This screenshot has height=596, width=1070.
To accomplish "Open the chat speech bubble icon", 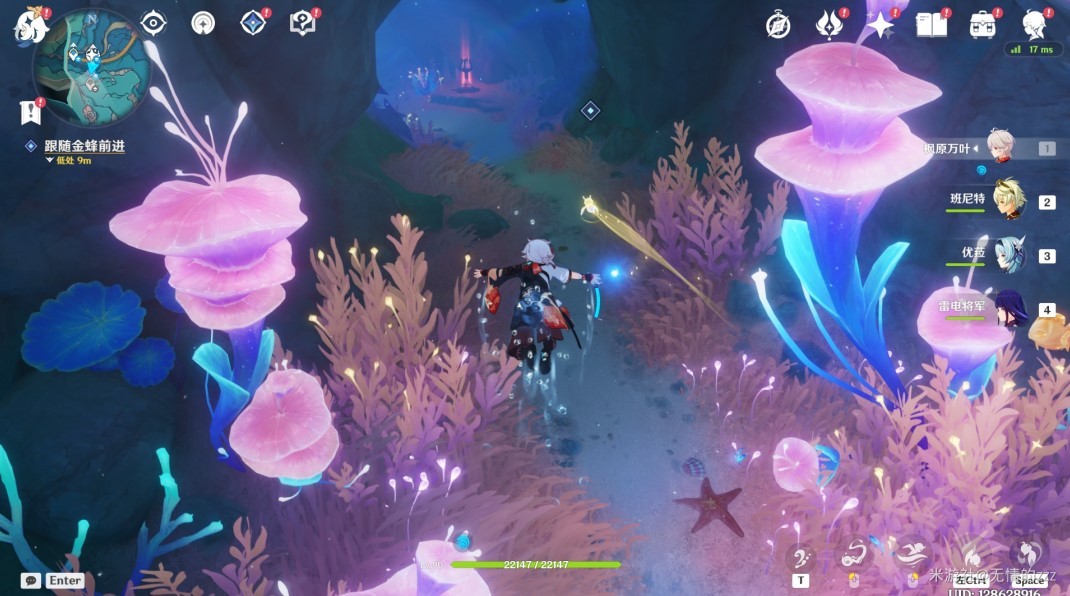I will [x=31, y=580].
